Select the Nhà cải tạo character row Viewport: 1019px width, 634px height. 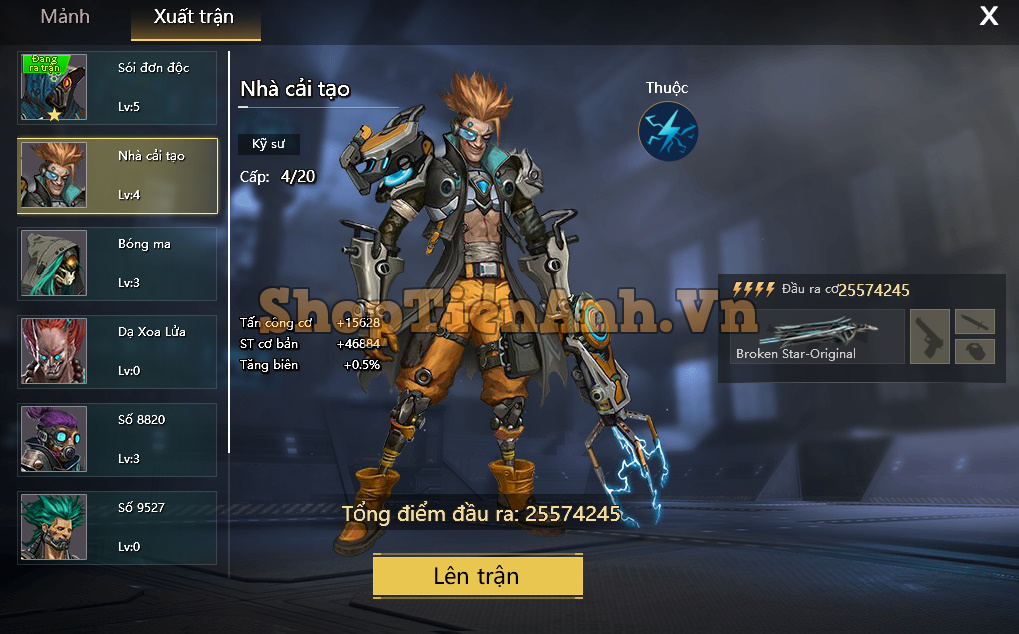tap(117, 176)
